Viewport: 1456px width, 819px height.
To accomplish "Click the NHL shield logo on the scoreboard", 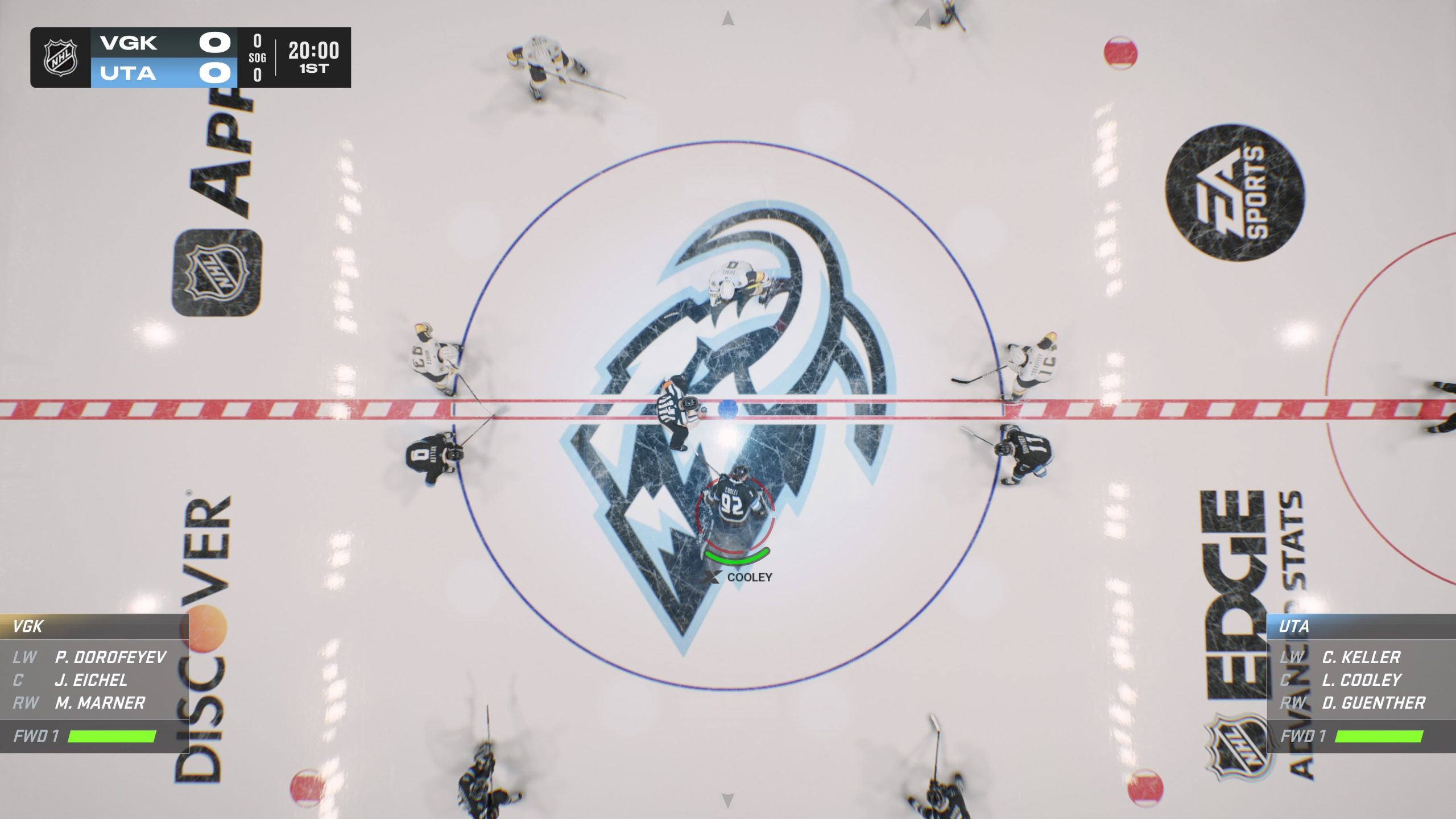I will 61,58.
